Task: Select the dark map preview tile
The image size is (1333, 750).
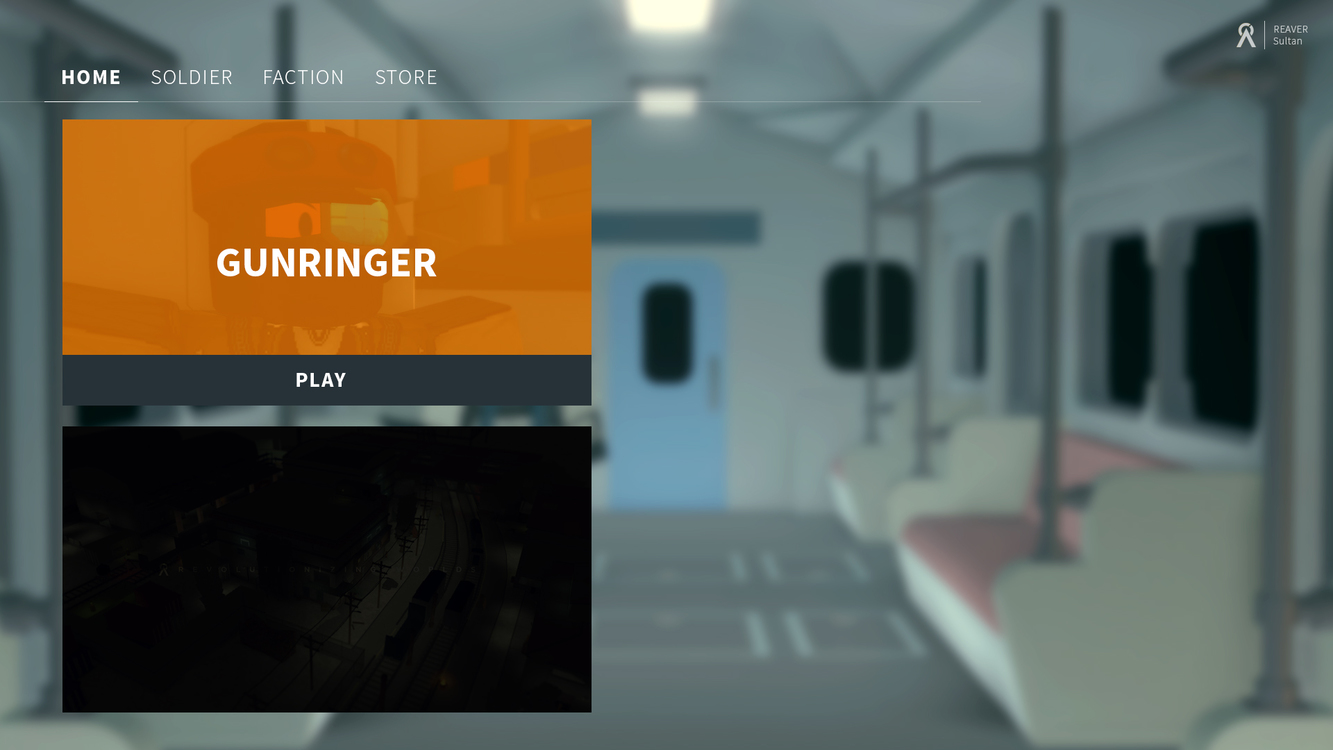Action: (x=327, y=569)
